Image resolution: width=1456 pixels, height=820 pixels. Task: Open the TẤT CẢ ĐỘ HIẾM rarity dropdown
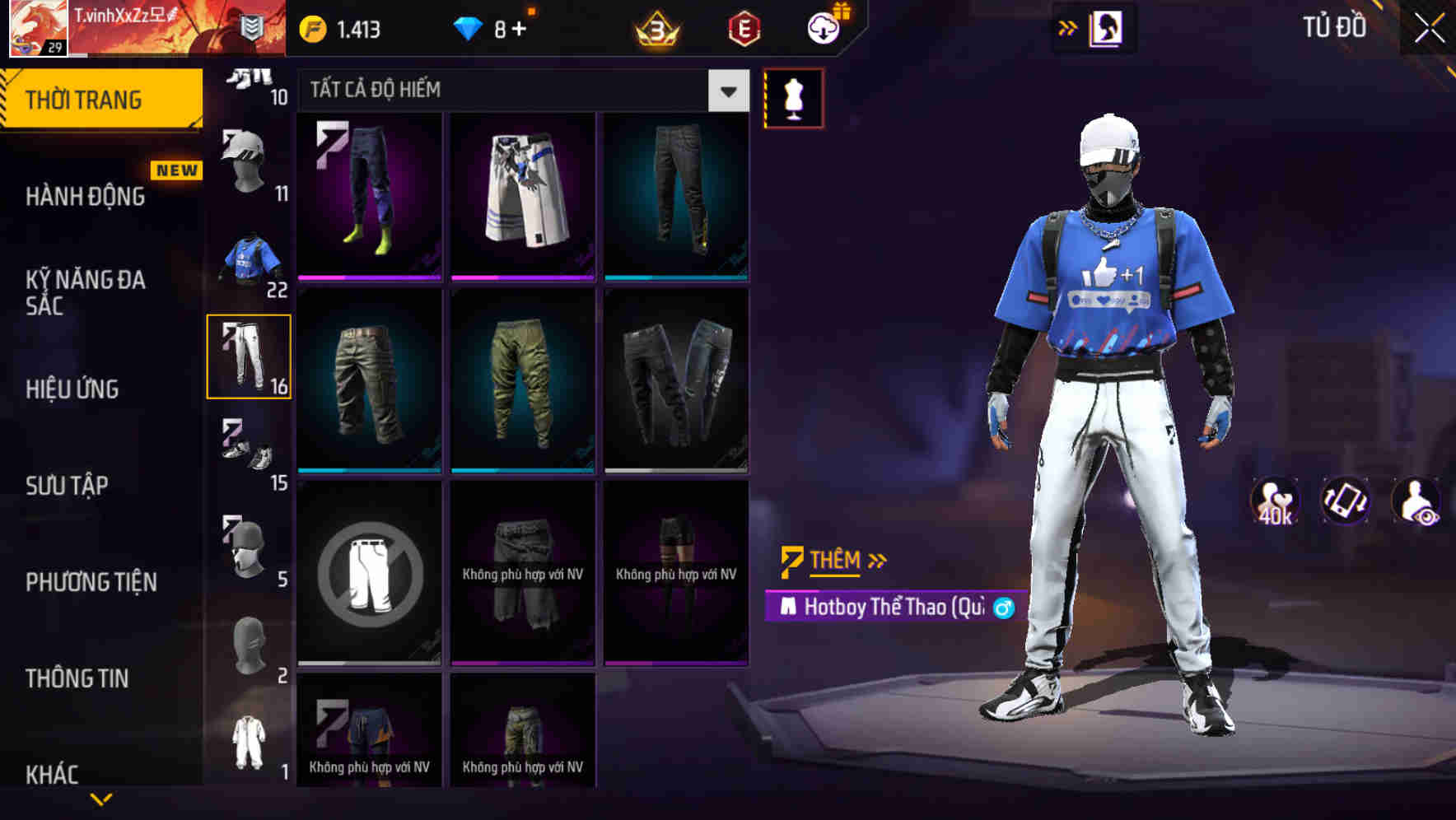519,91
